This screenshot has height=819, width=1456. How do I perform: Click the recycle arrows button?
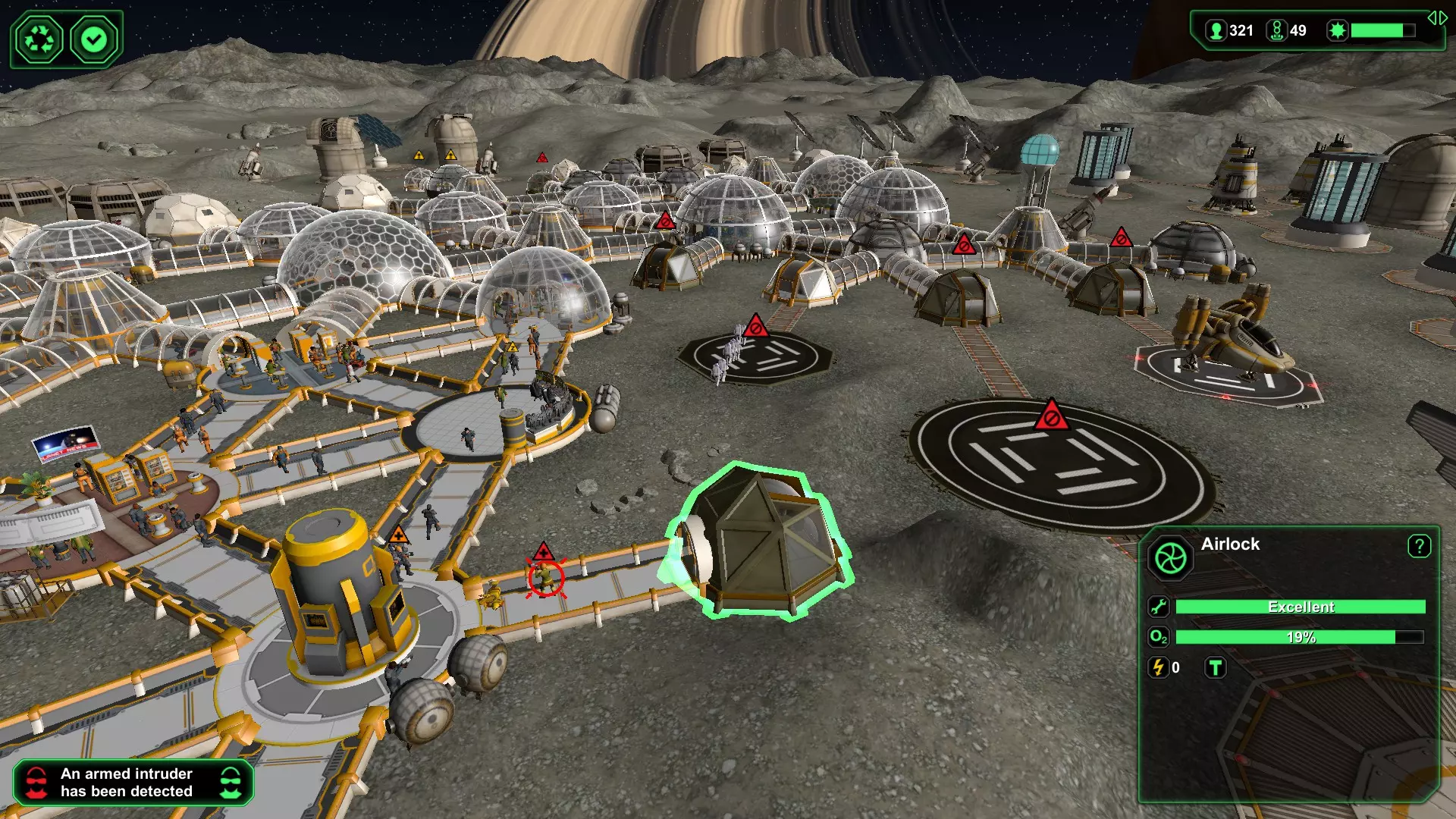39,39
